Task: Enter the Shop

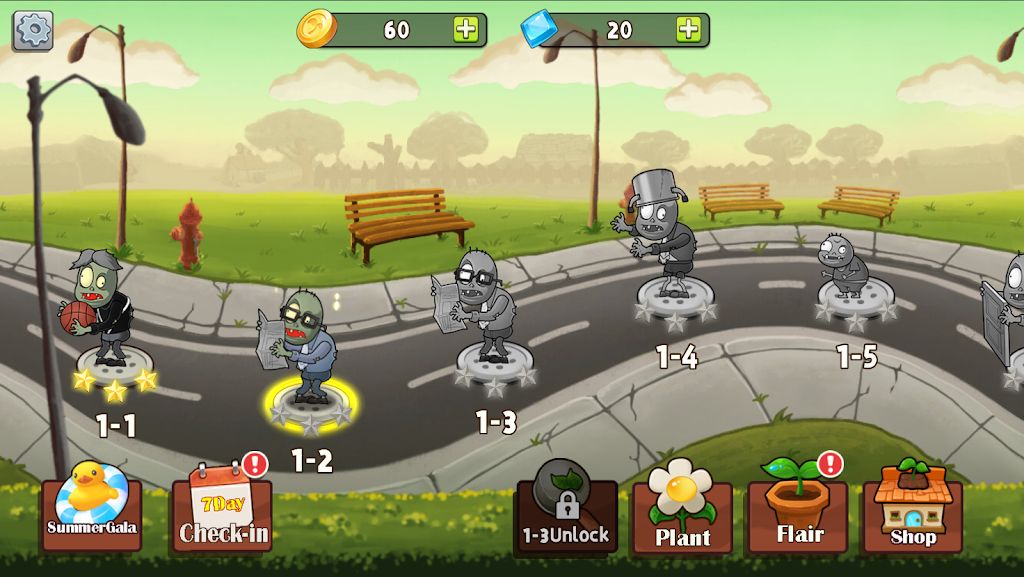Action: [x=912, y=510]
